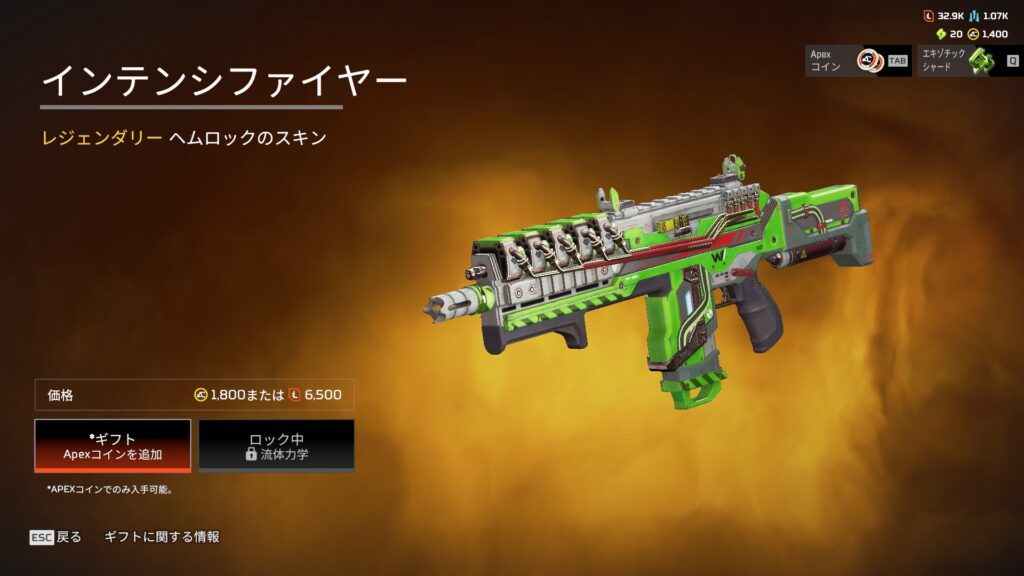This screenshot has width=1024, height=576.
Task: Click the ギフト Apexコインを追加 button
Action: coord(112,445)
